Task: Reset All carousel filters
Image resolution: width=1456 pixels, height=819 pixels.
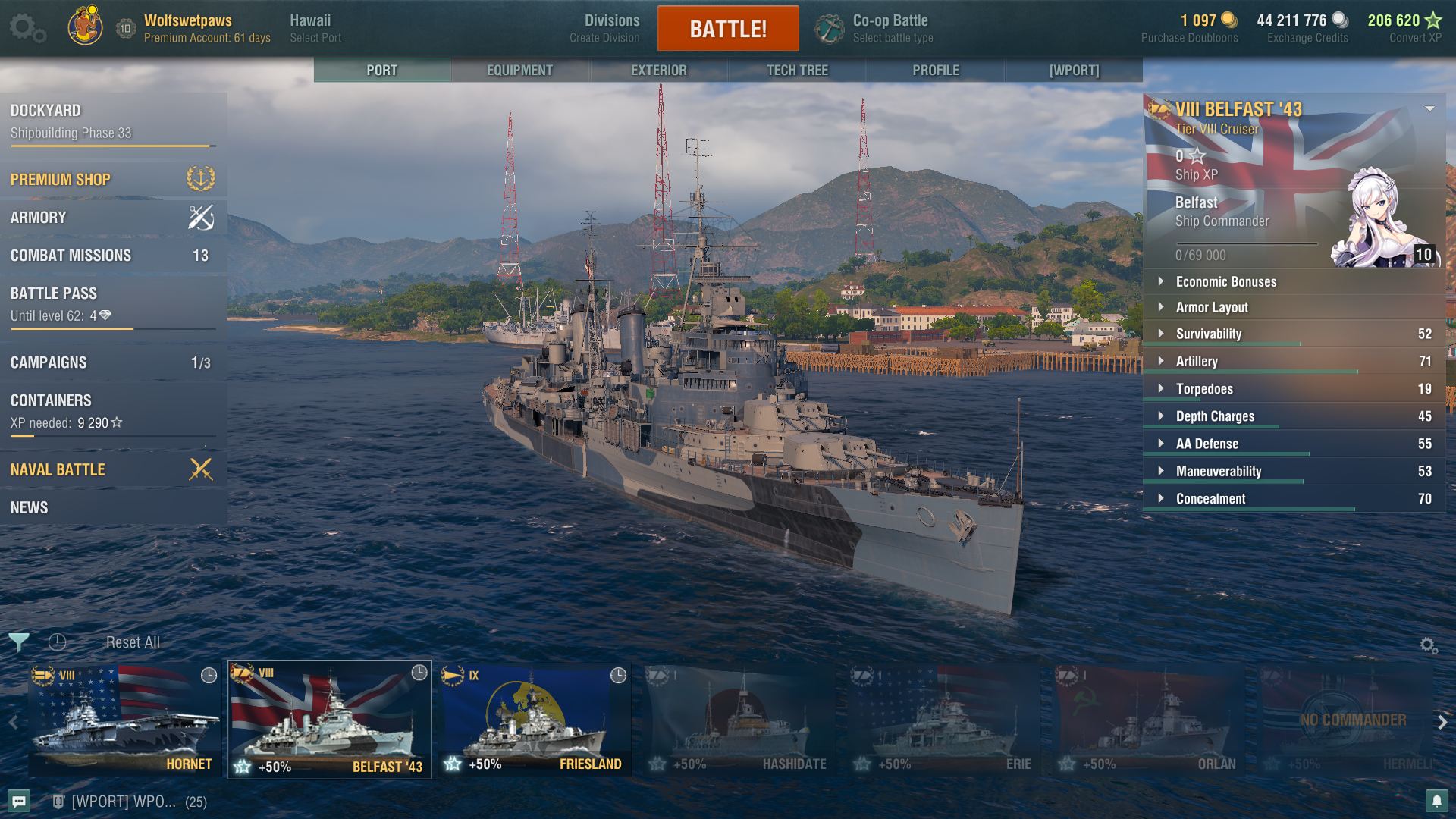Action: [133, 642]
